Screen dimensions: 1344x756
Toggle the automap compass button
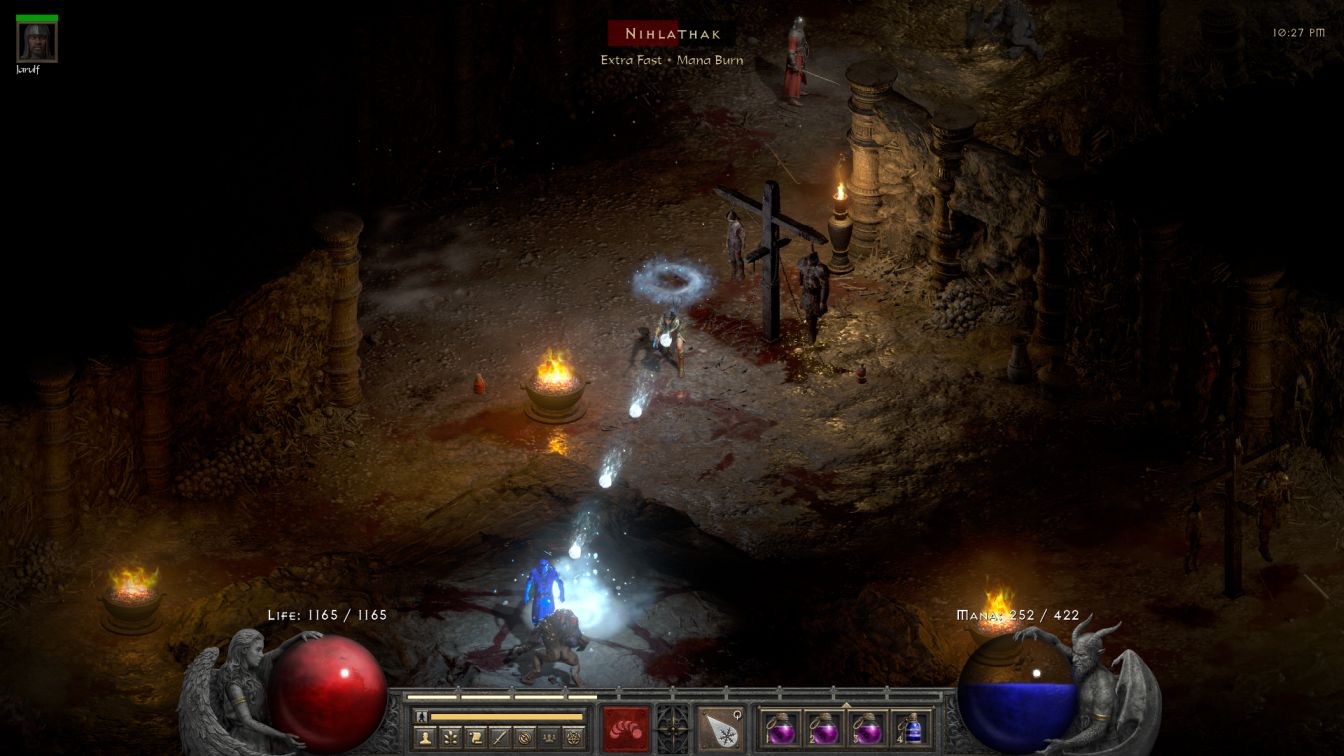tap(524, 738)
